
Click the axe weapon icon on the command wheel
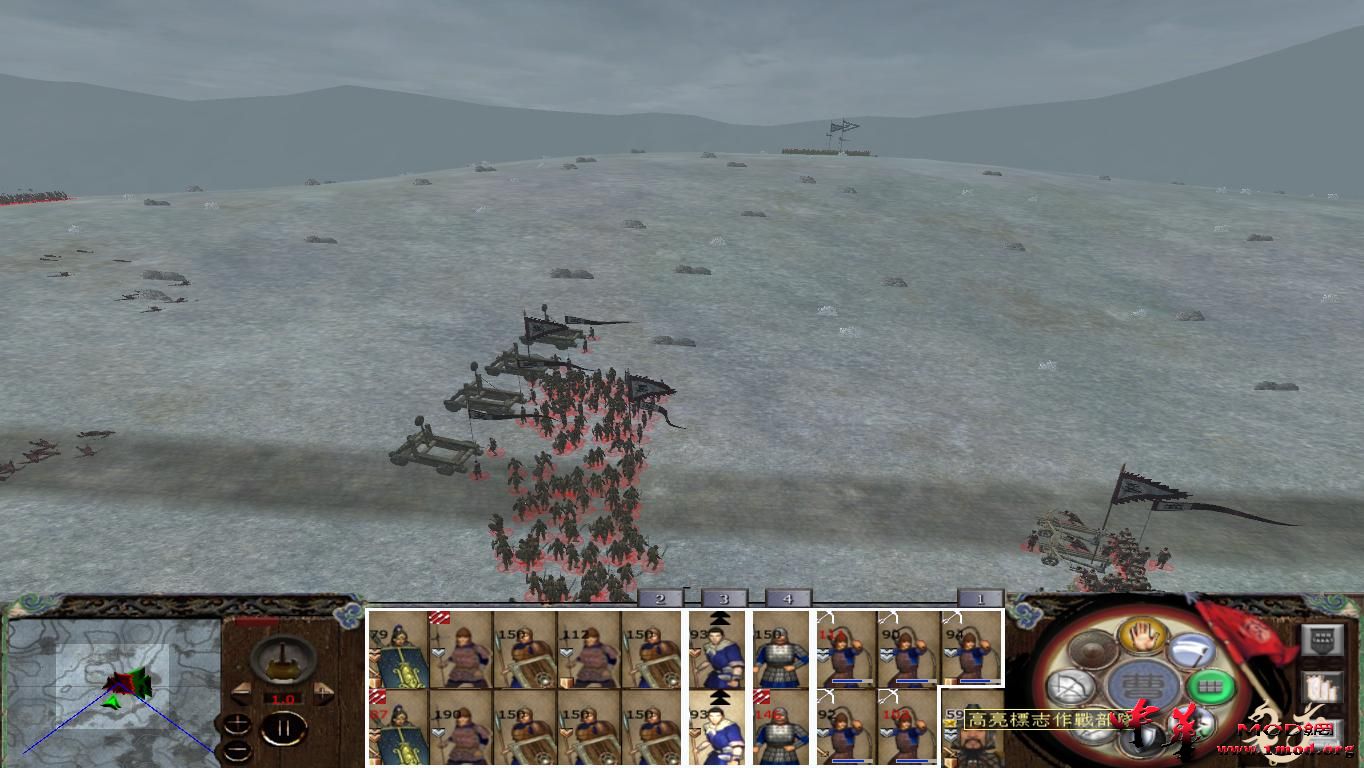click(1192, 650)
